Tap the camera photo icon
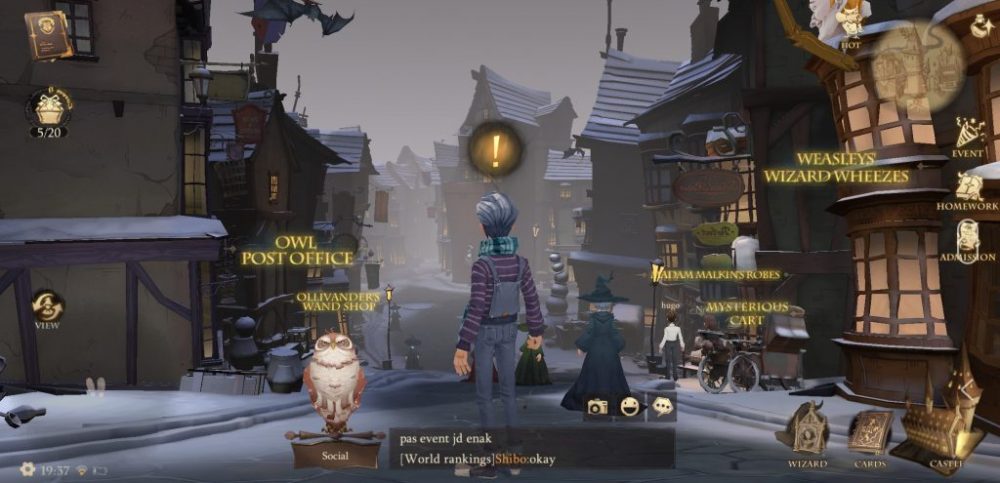The image size is (1000, 483). [x=597, y=406]
